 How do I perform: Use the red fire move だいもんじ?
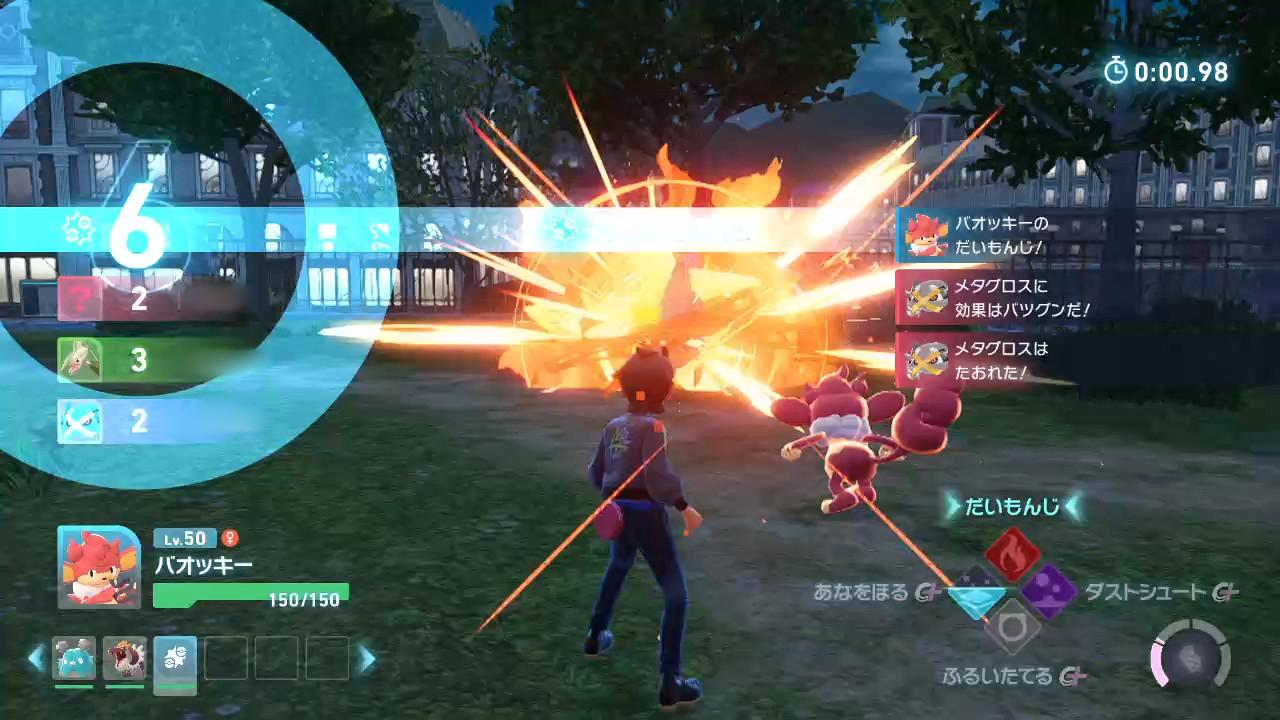point(1012,555)
